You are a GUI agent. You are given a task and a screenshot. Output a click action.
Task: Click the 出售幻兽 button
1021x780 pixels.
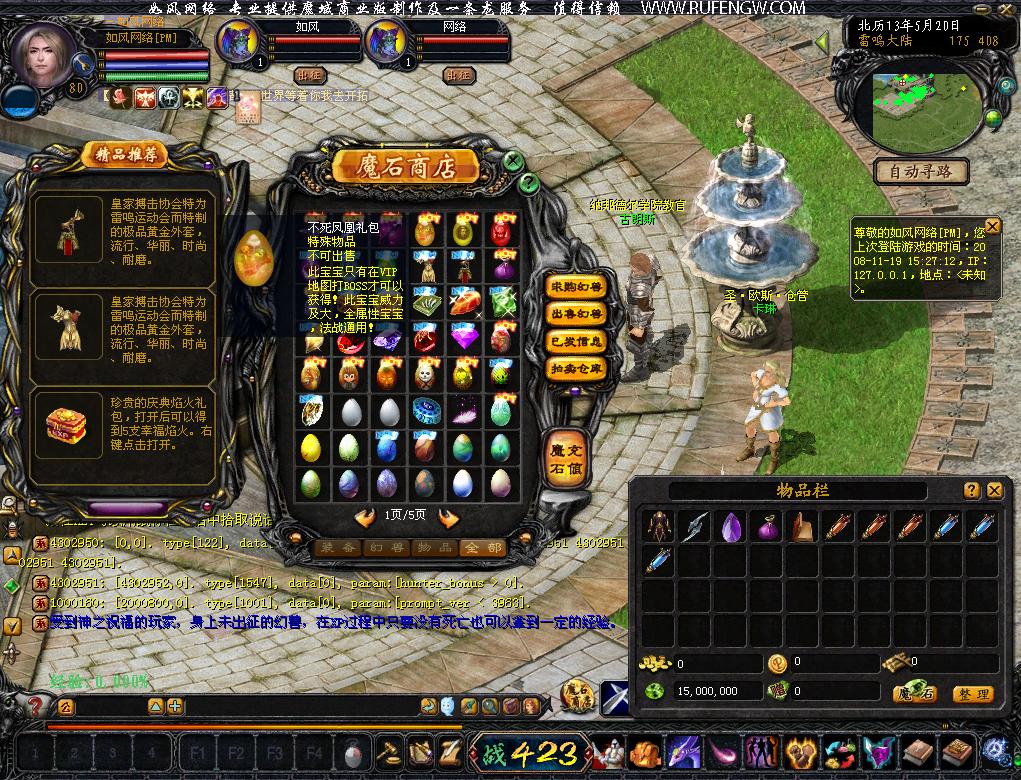(x=577, y=314)
